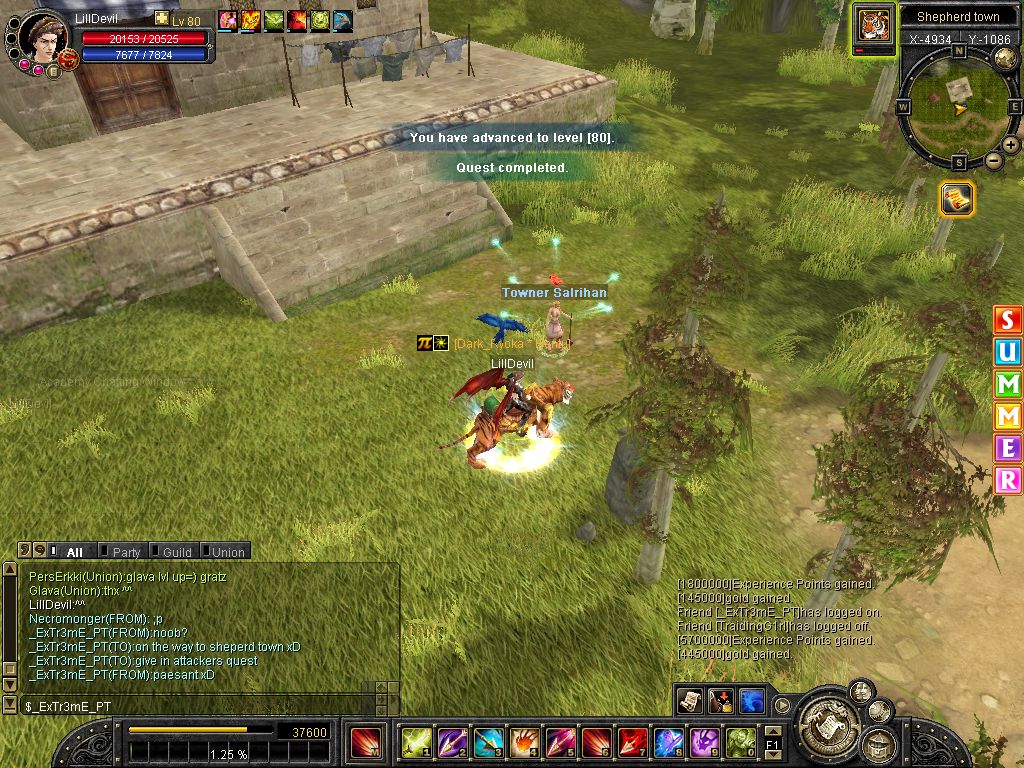Click the yellow plus icon beside level

click(x=162, y=19)
